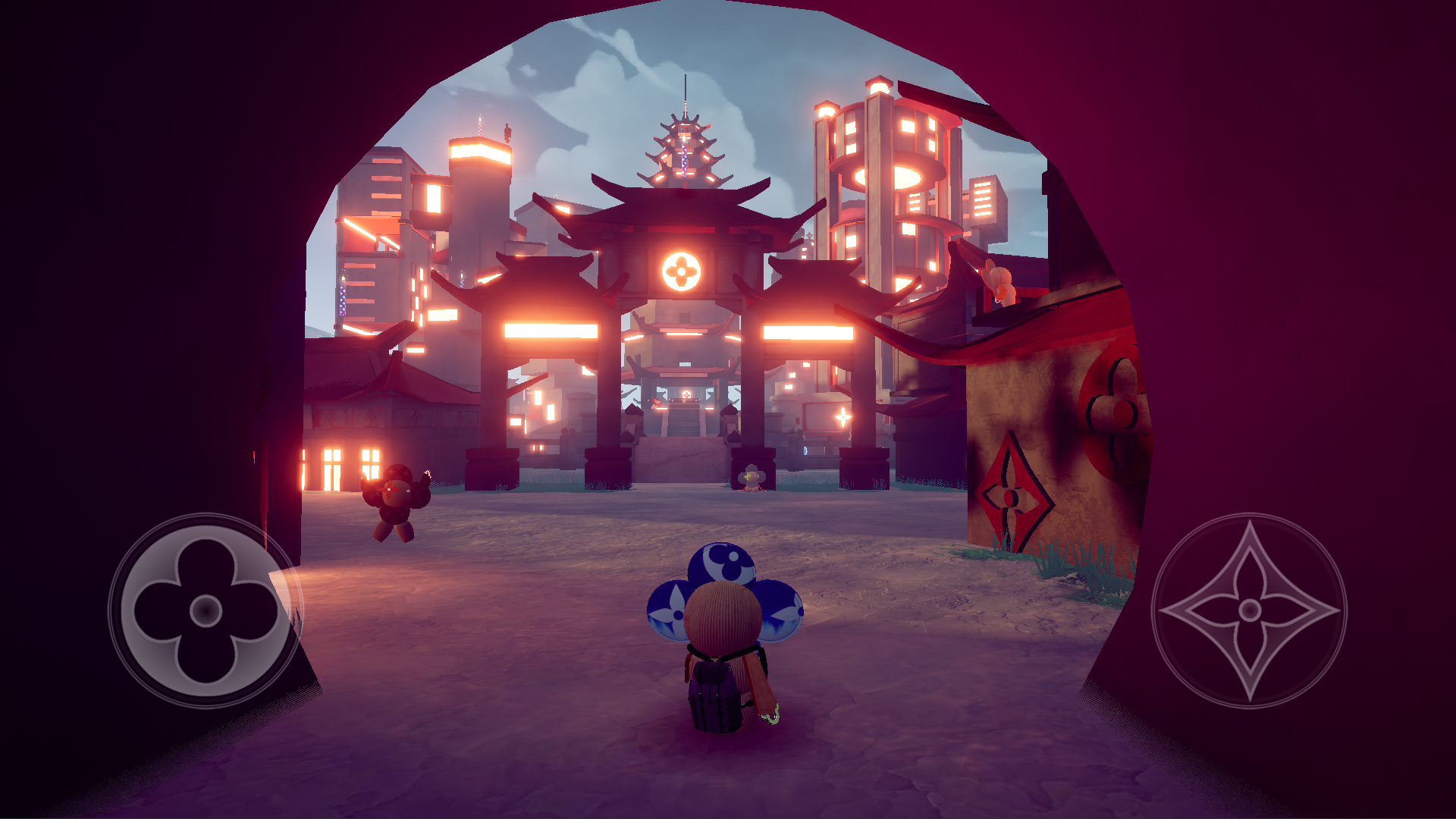The height and width of the screenshot is (819, 1456).
Task: Click the glowing orange lantern sign on the right arch
Action: (x=808, y=332)
